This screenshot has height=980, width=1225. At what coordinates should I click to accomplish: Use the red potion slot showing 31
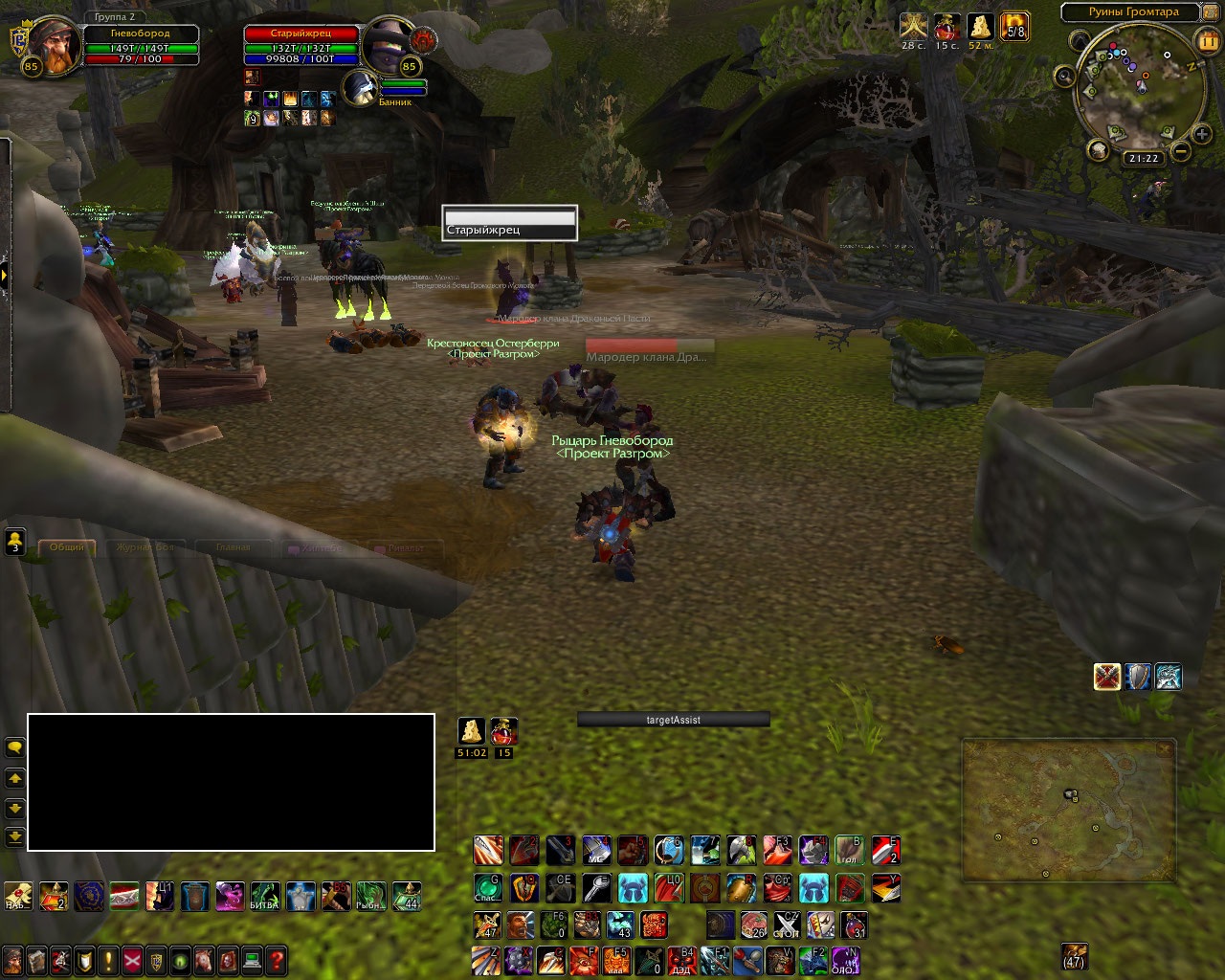[x=854, y=925]
